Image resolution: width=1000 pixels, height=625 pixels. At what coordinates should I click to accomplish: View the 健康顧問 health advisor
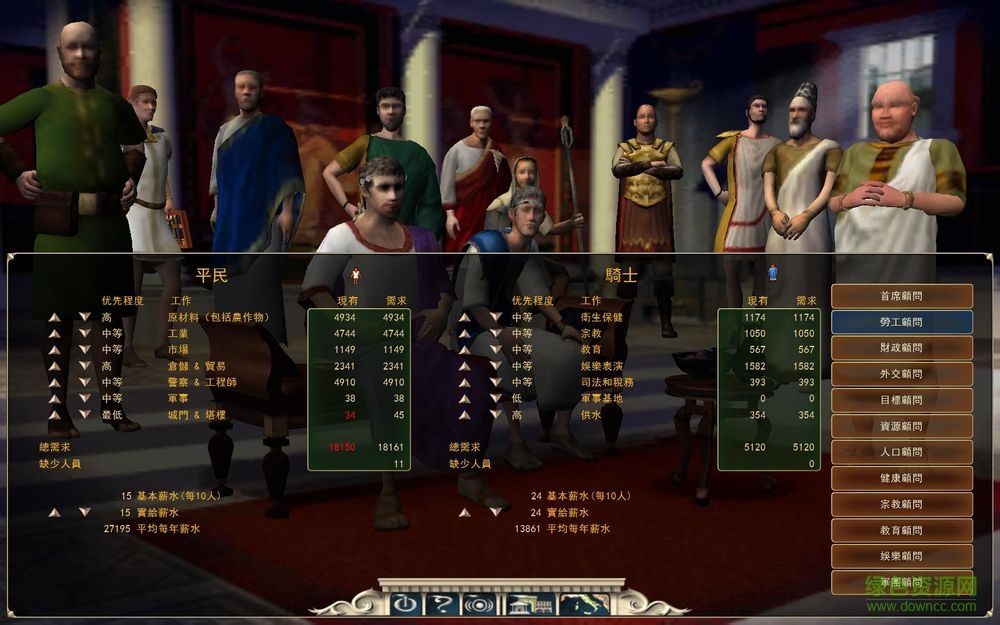click(x=901, y=478)
